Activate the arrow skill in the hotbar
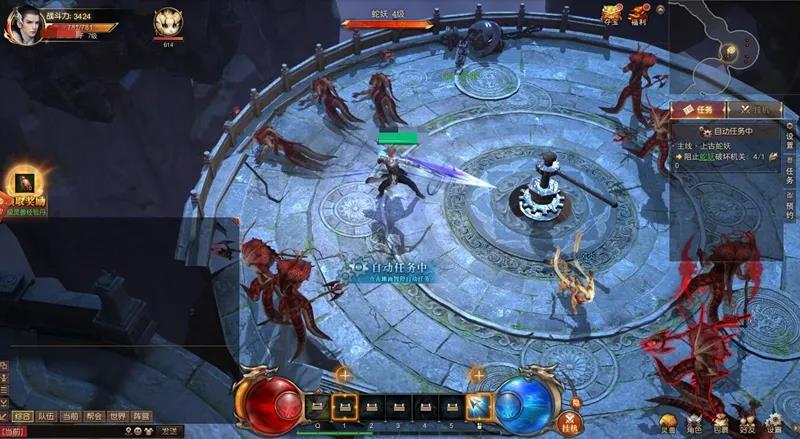This screenshot has width=800, height=439. click(x=478, y=406)
